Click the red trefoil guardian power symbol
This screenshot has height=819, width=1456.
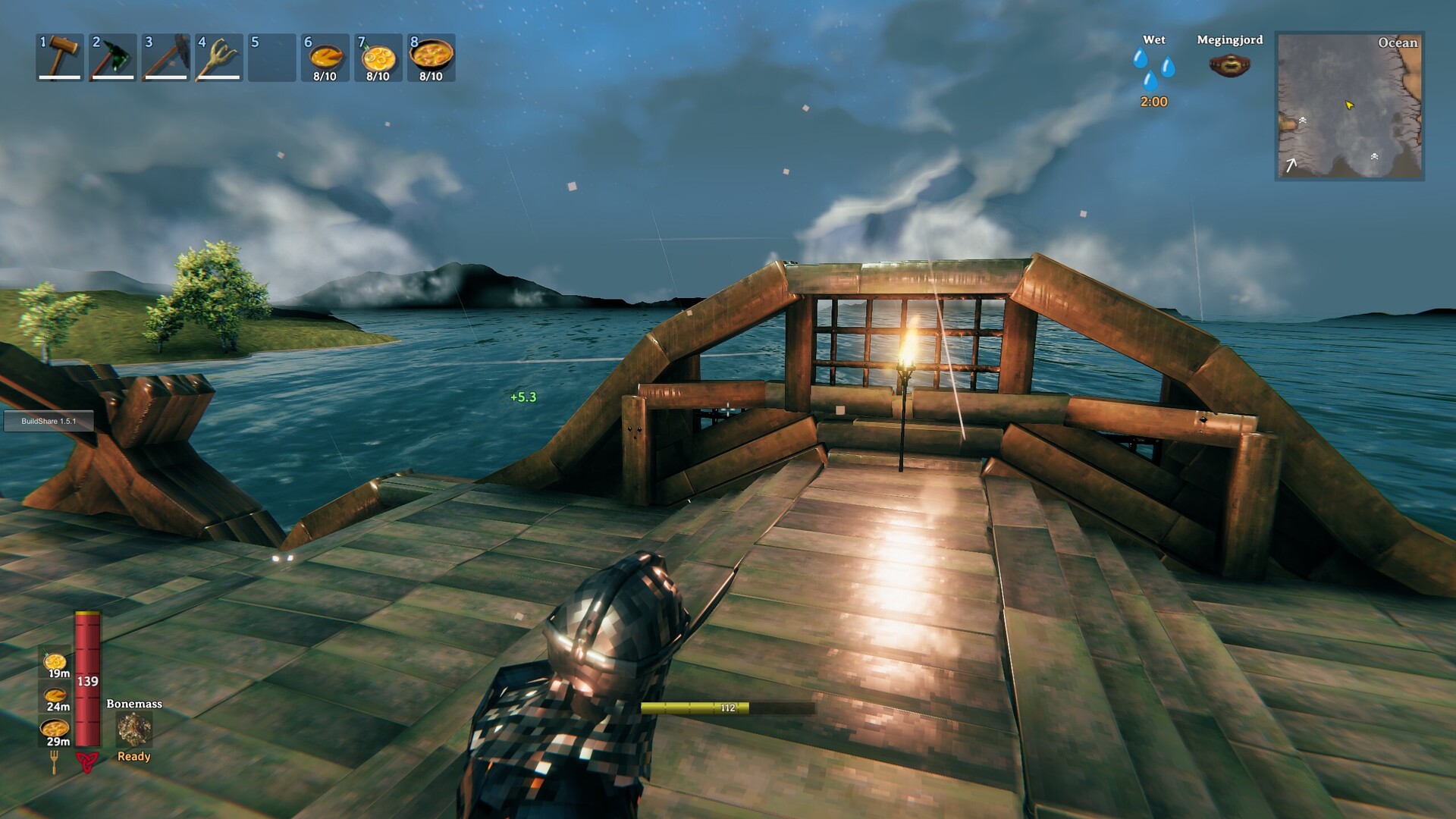(87, 764)
